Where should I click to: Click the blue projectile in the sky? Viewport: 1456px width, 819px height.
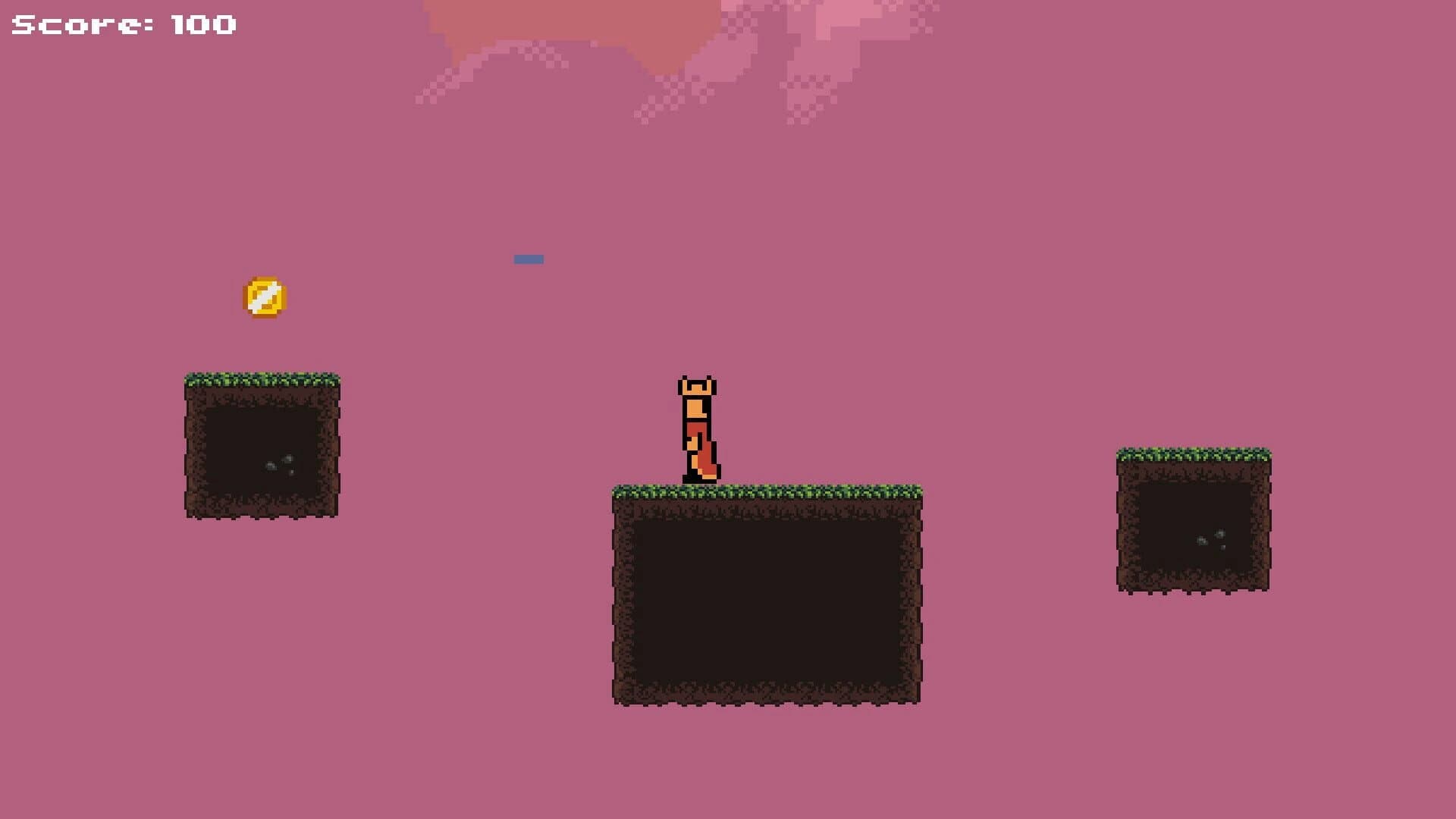[529, 259]
